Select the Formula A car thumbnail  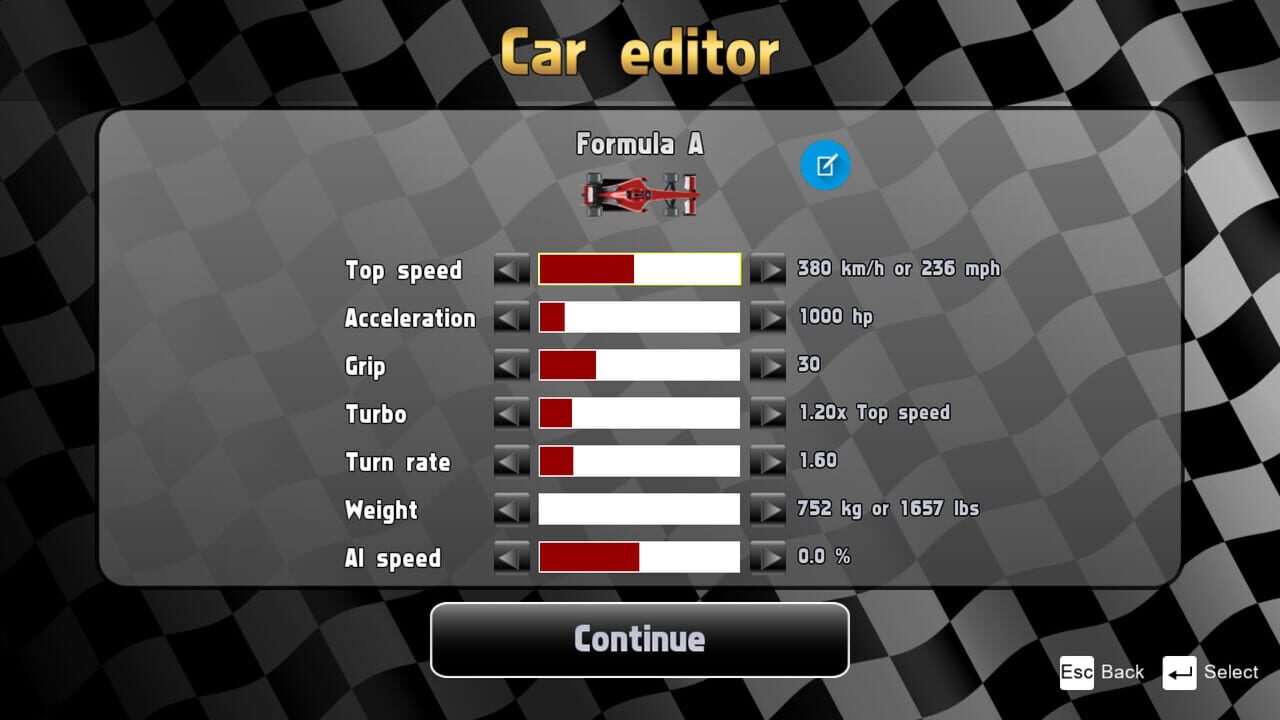(639, 193)
